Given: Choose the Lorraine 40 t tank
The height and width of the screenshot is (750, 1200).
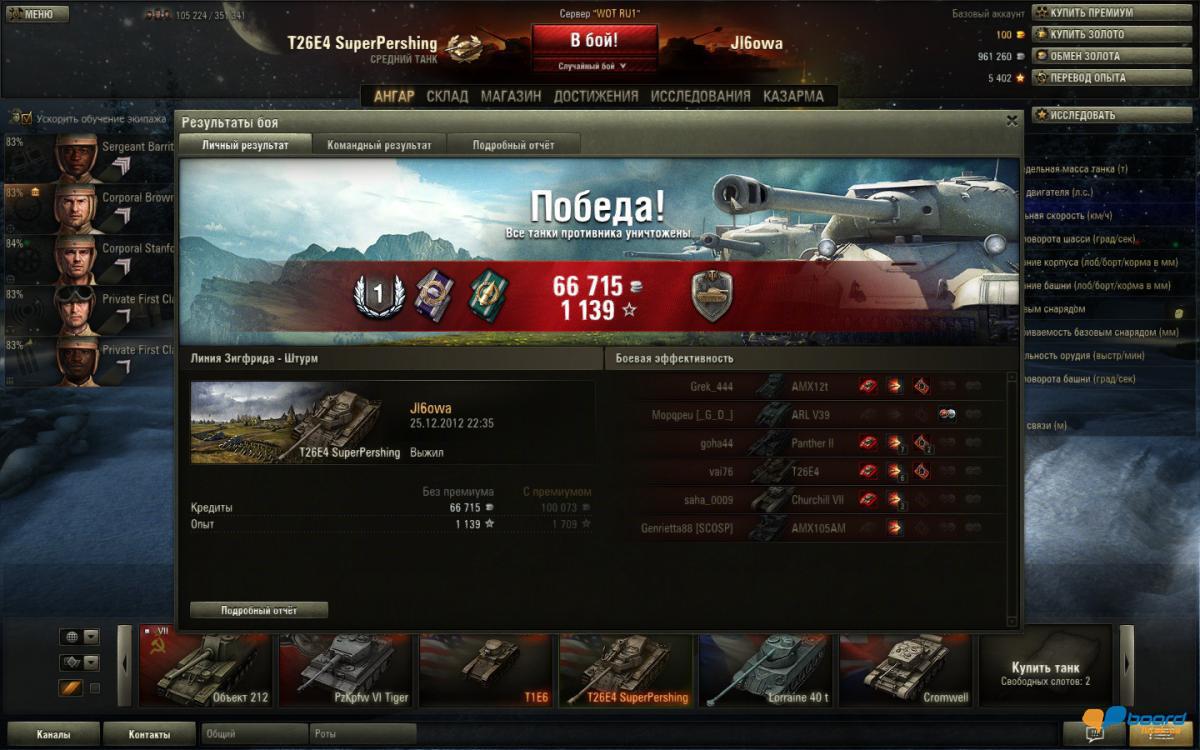Looking at the screenshot, I should 768,667.
